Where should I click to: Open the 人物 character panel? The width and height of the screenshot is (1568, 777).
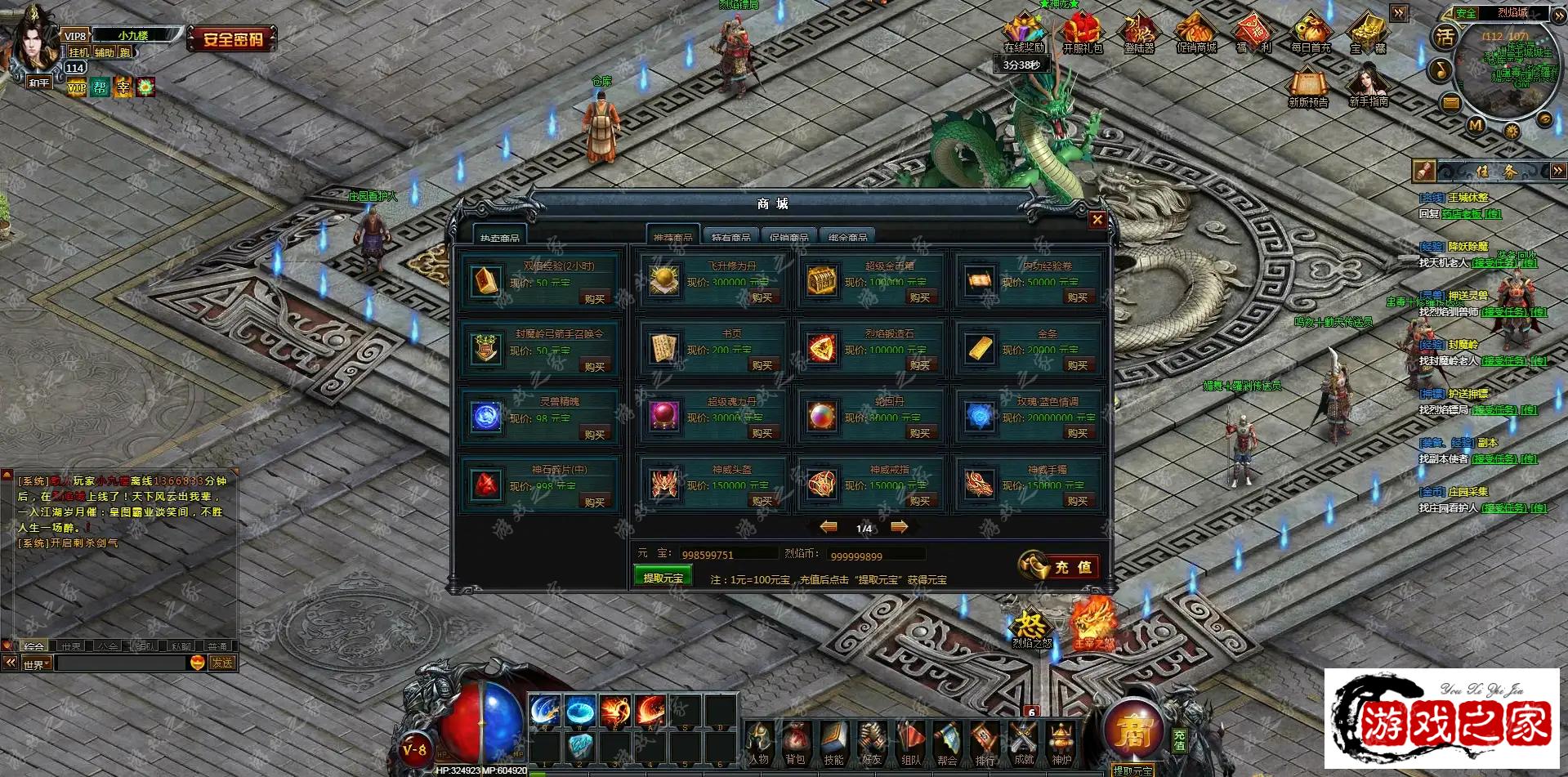(x=759, y=742)
